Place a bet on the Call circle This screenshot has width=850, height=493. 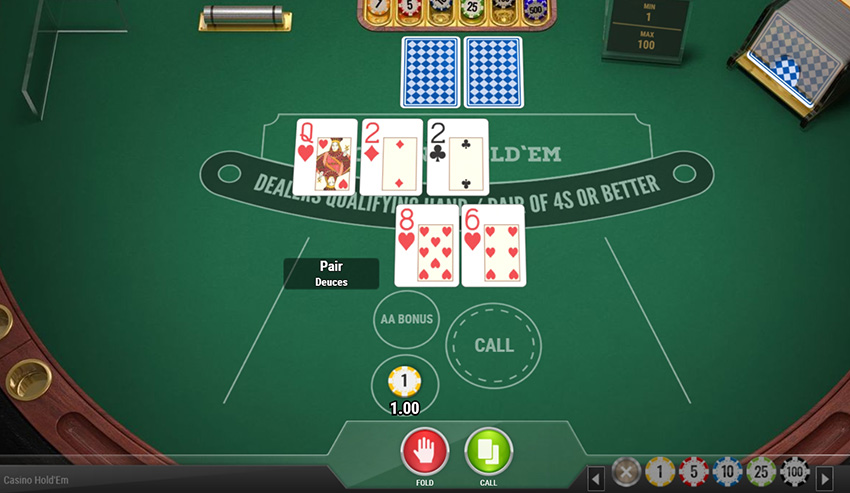(x=493, y=345)
